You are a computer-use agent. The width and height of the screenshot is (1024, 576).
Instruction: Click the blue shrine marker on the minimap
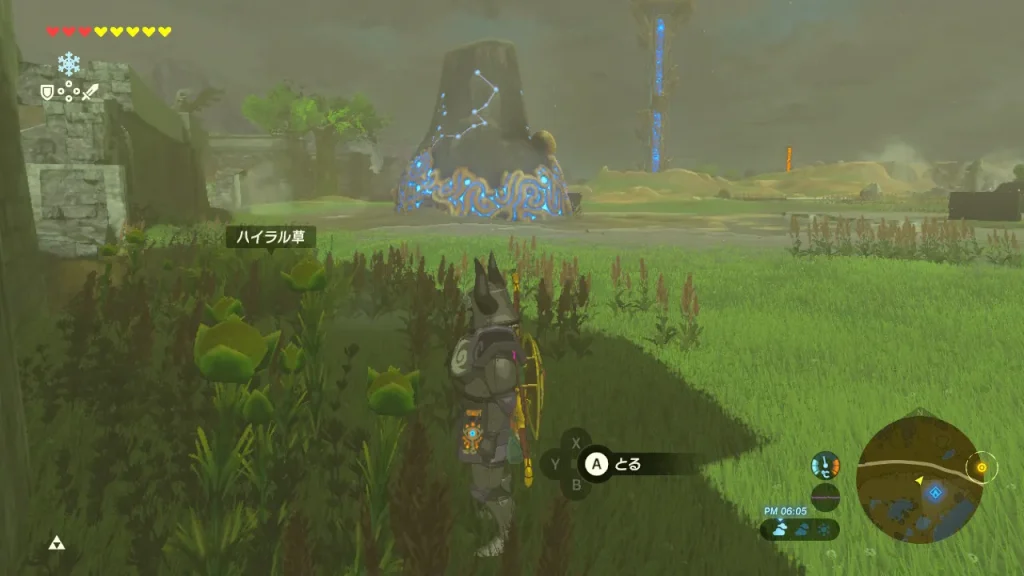coord(935,492)
